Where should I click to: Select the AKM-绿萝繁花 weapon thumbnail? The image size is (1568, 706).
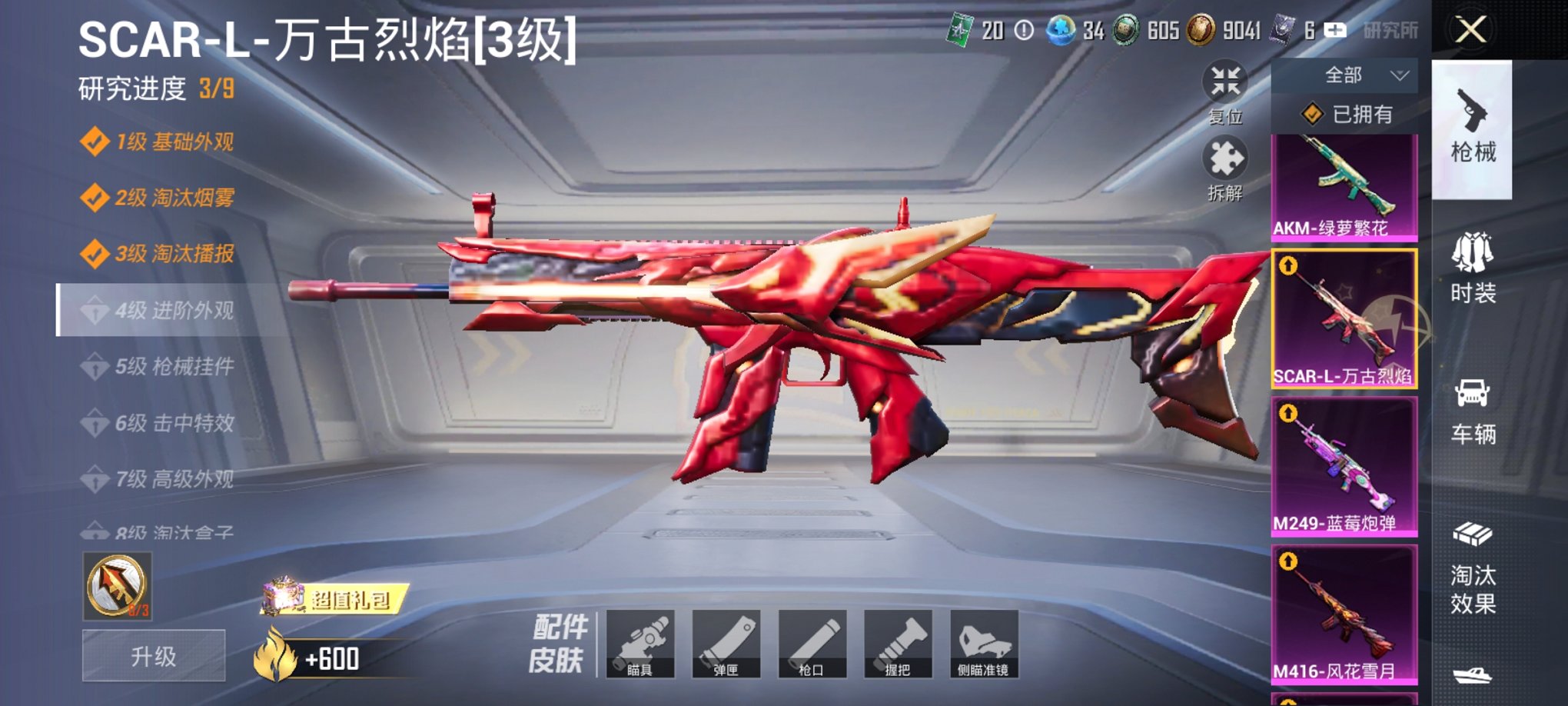pyautogui.click(x=1344, y=185)
